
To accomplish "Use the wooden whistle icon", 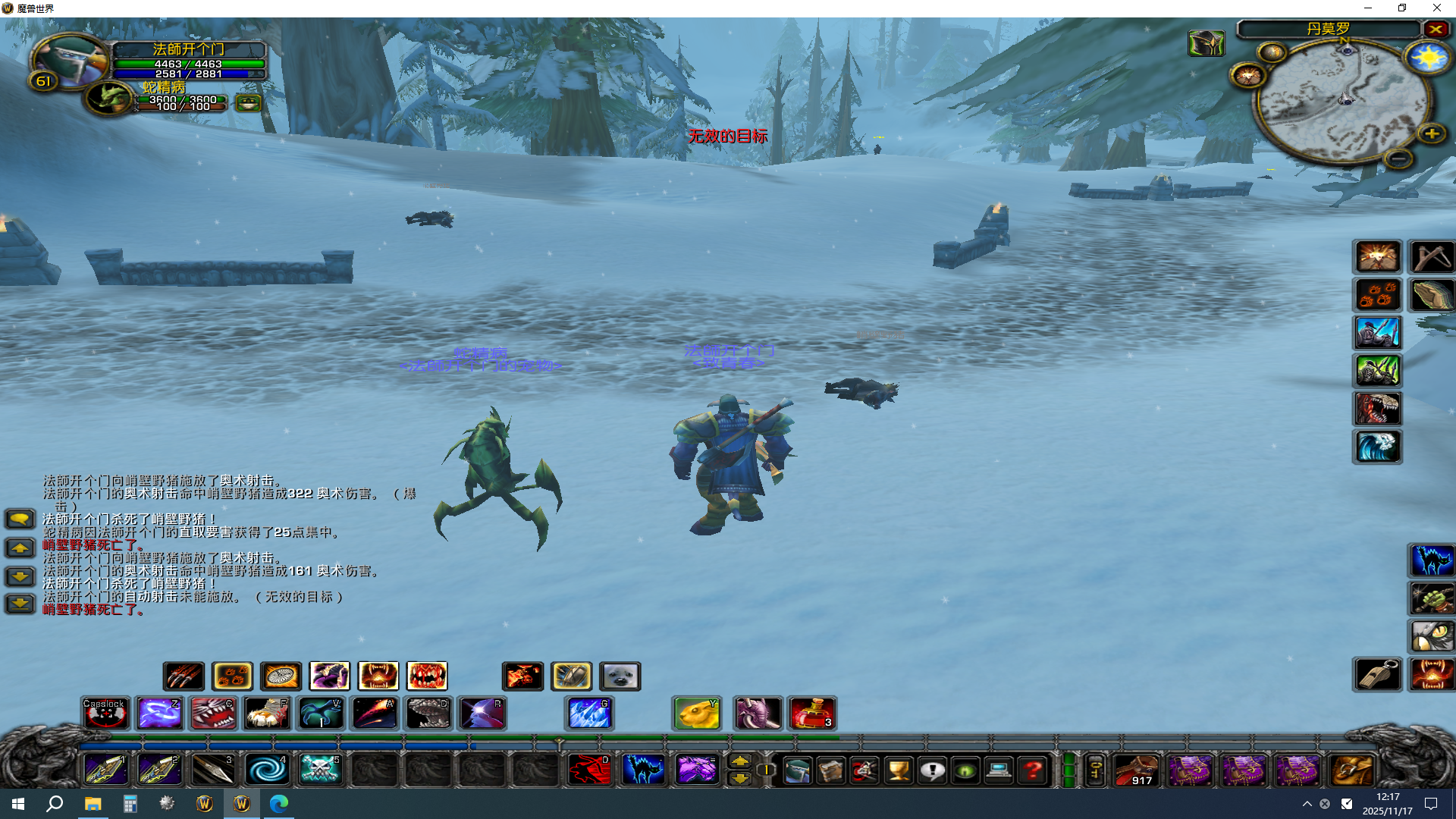I will [1377, 674].
